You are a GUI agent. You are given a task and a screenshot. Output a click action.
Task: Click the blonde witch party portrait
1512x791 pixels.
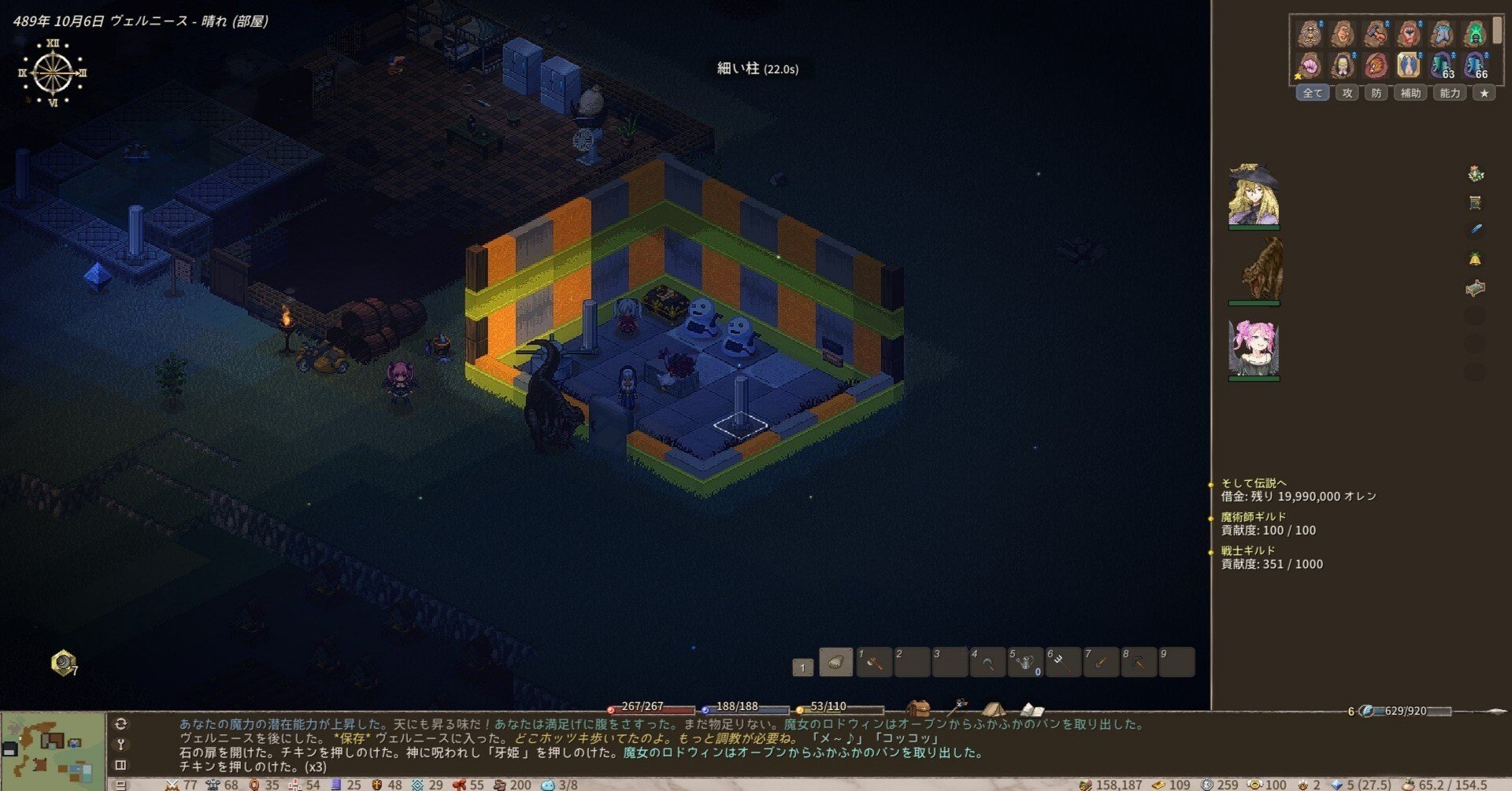(x=1253, y=195)
